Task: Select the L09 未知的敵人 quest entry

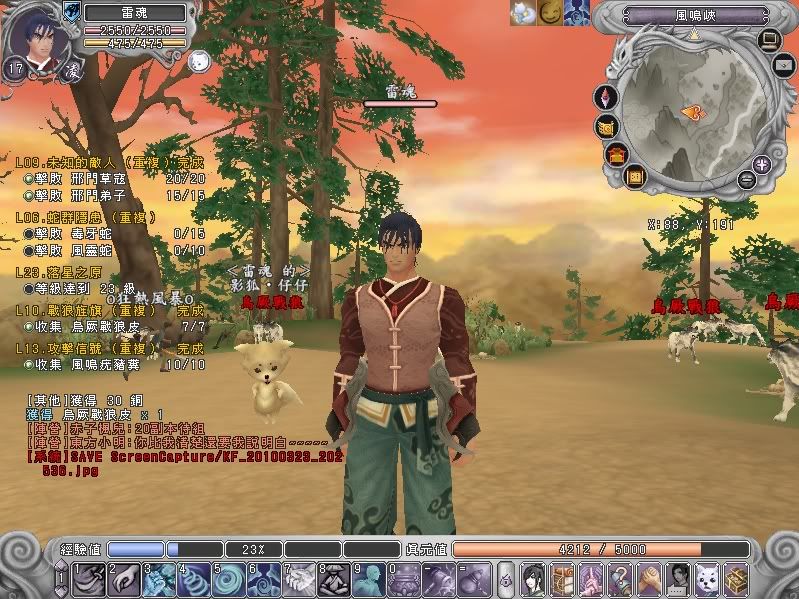Action: click(109, 161)
